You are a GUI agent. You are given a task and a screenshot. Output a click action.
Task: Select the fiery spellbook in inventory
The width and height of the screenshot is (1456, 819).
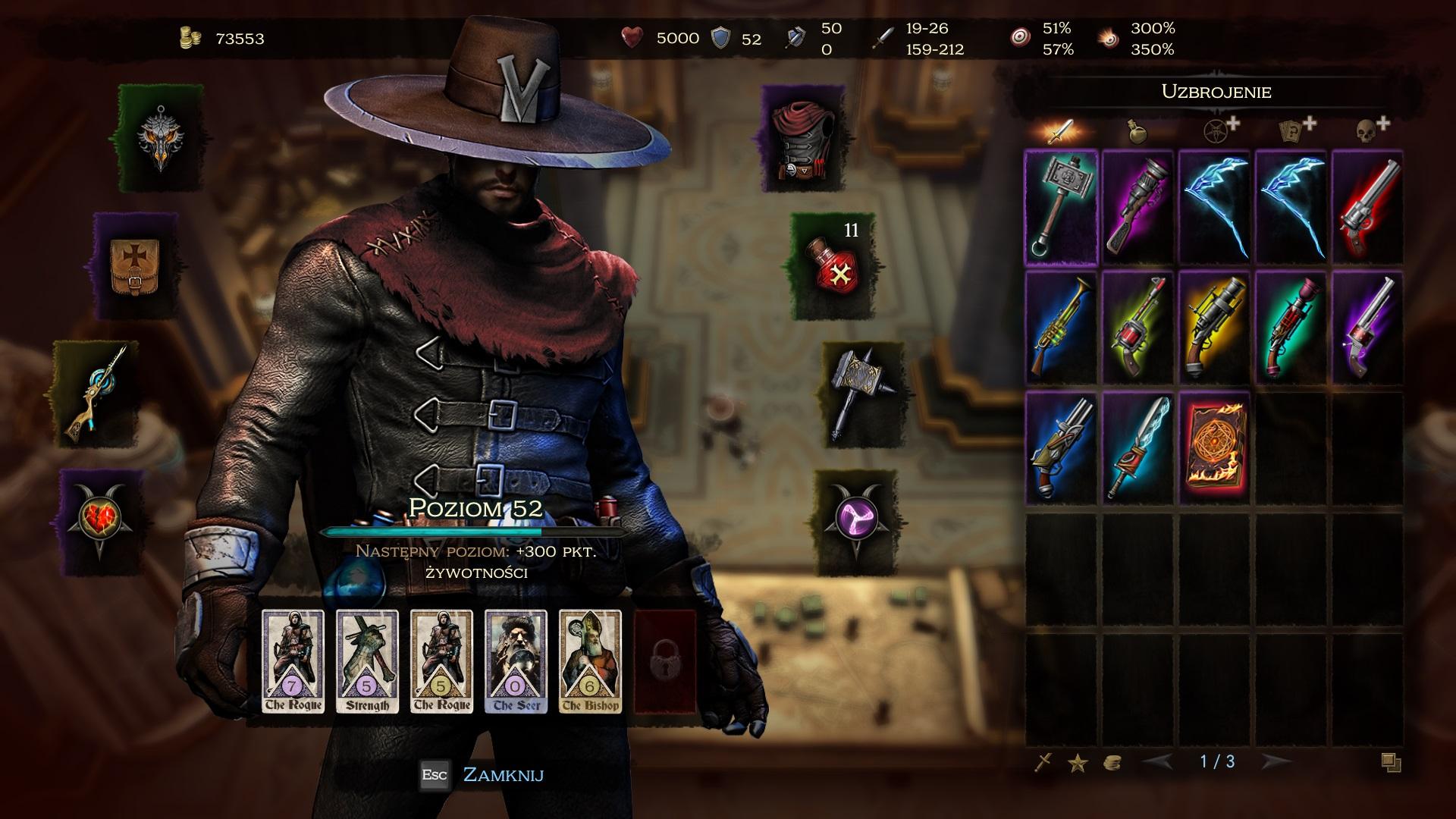coord(1213,447)
